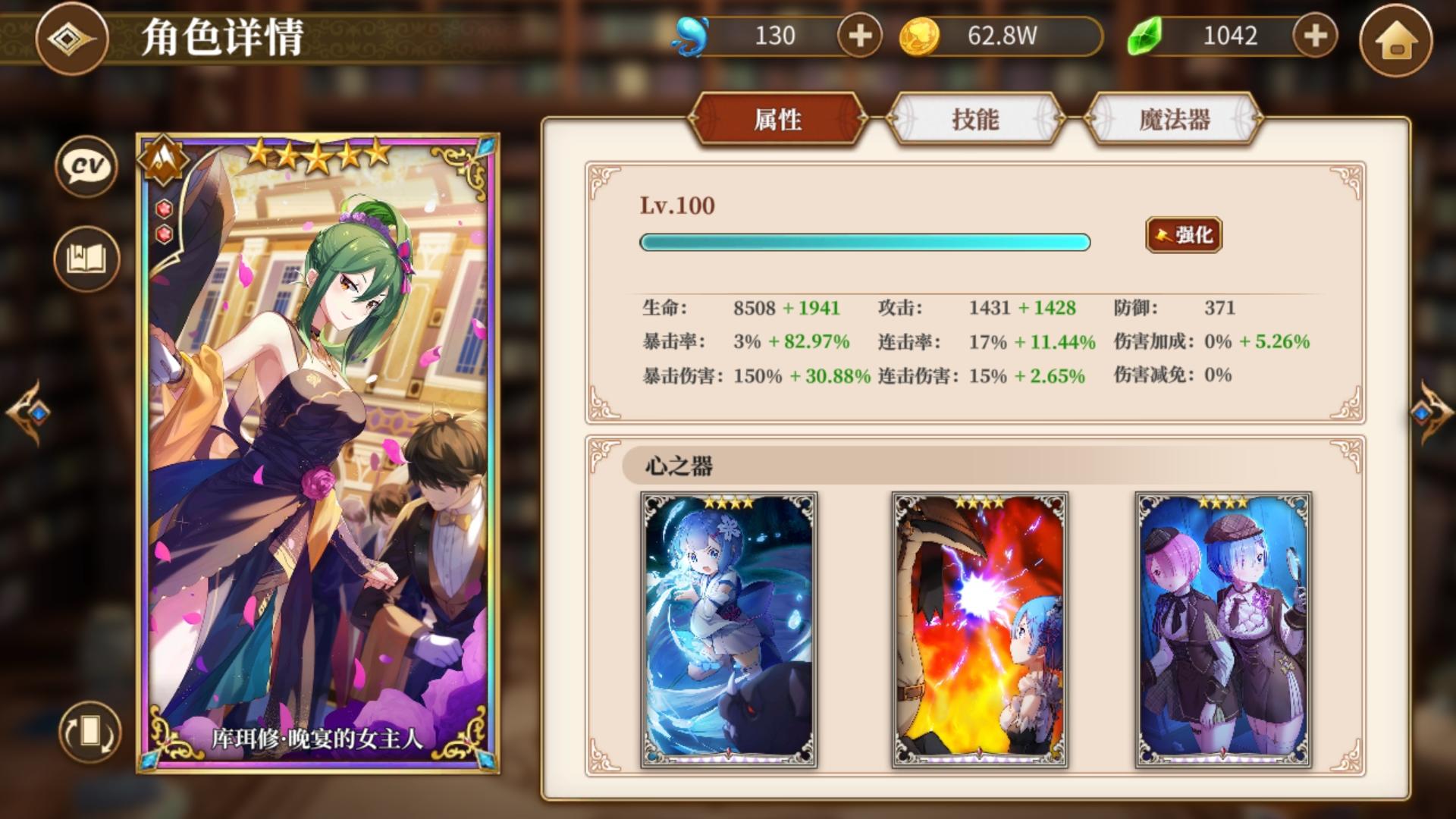
Task: Click the Lv.100 experience progress bar
Action: (864, 242)
